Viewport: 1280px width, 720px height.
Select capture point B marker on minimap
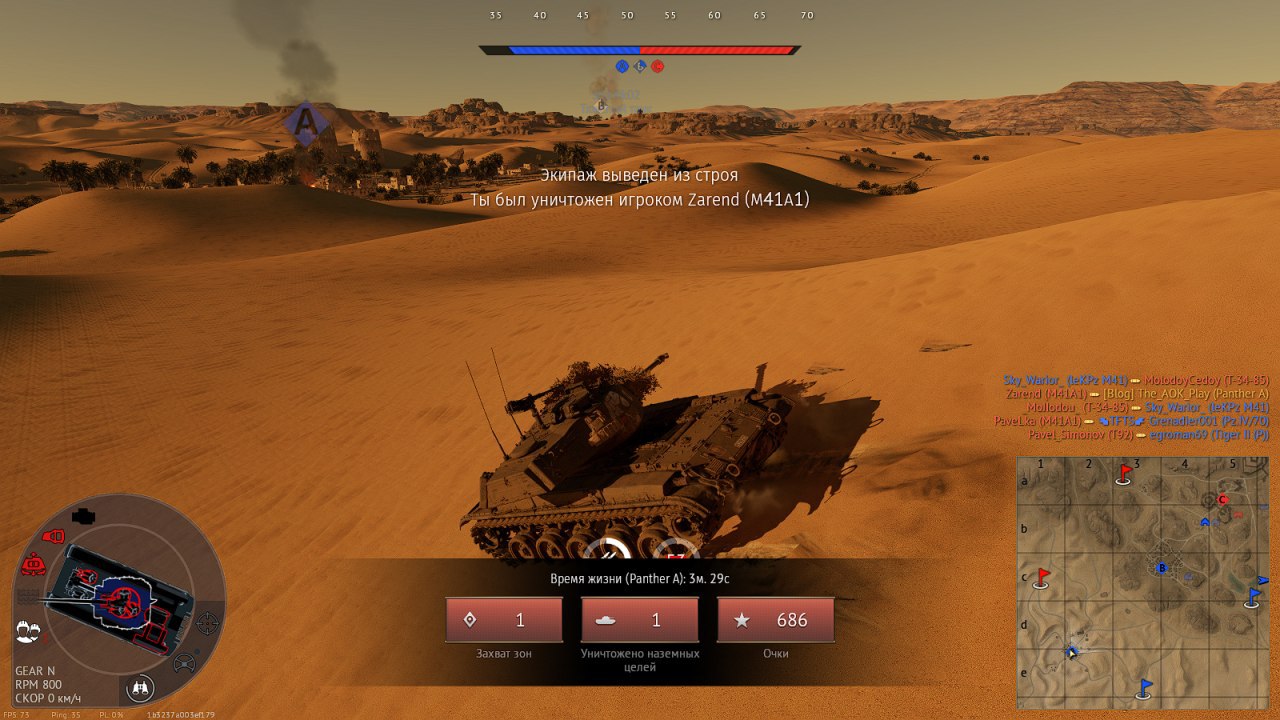[1161, 568]
